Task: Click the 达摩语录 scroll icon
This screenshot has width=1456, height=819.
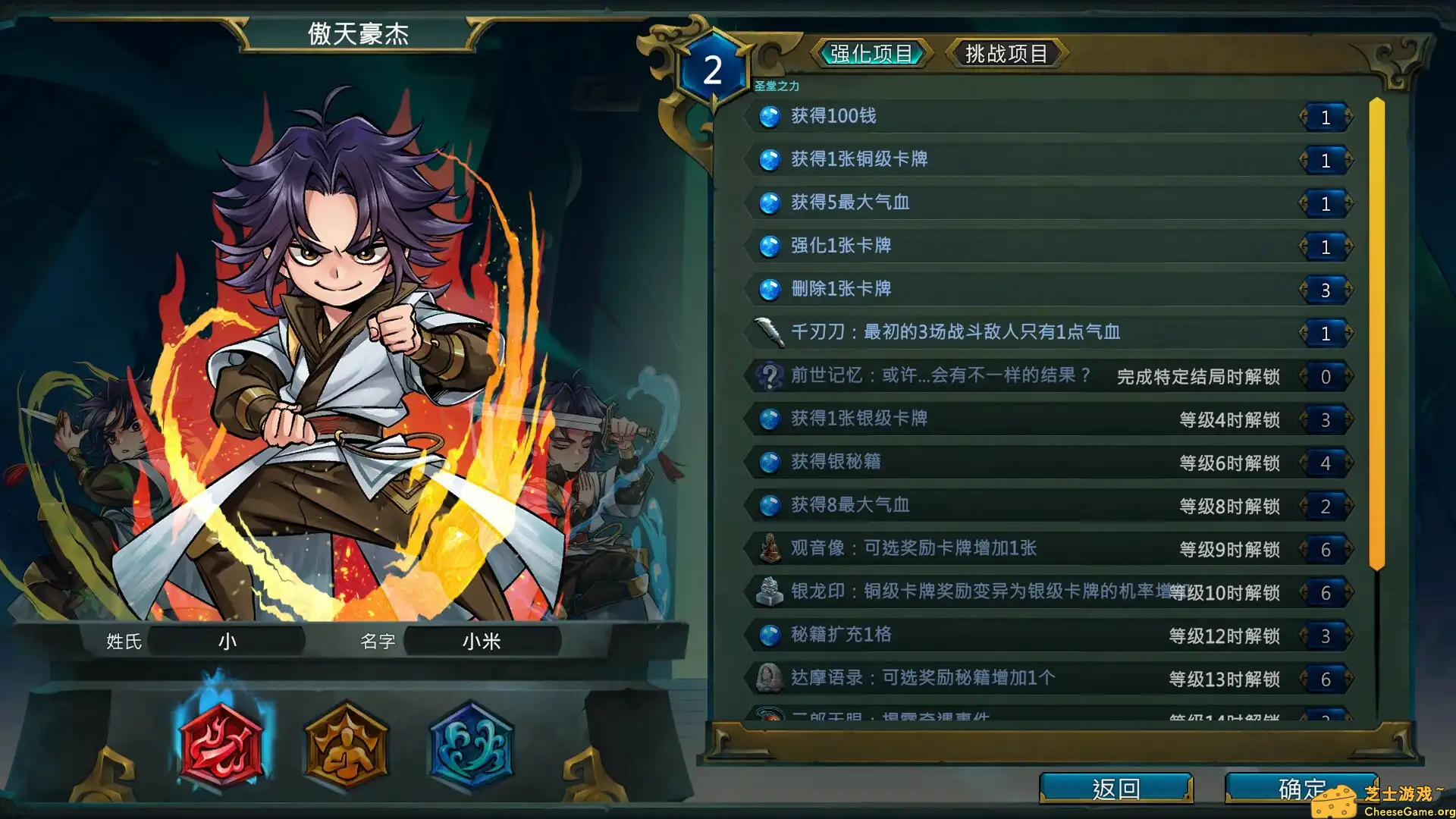Action: (771, 679)
